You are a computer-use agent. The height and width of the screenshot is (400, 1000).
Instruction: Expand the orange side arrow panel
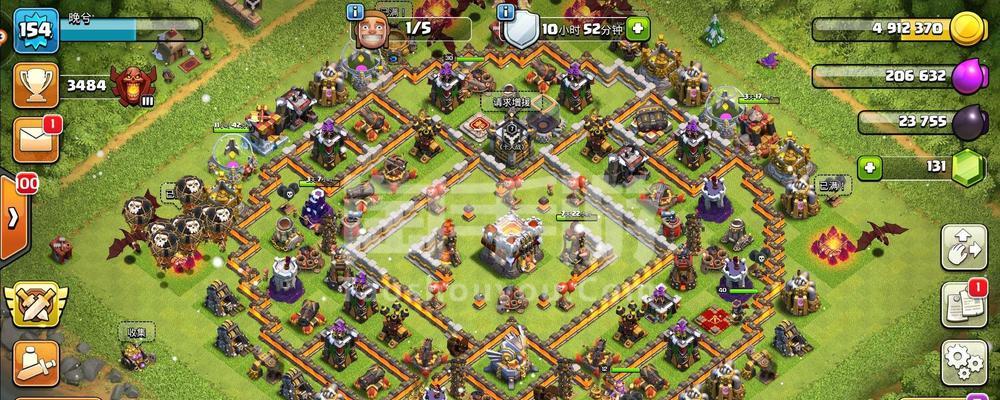click(13, 217)
